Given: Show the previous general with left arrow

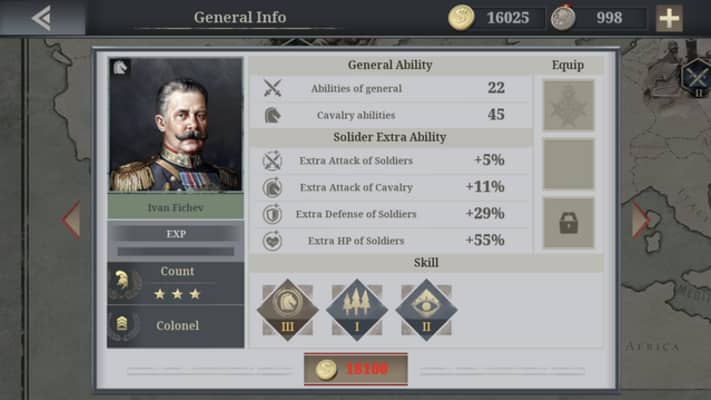Looking at the screenshot, I should coord(71,220).
